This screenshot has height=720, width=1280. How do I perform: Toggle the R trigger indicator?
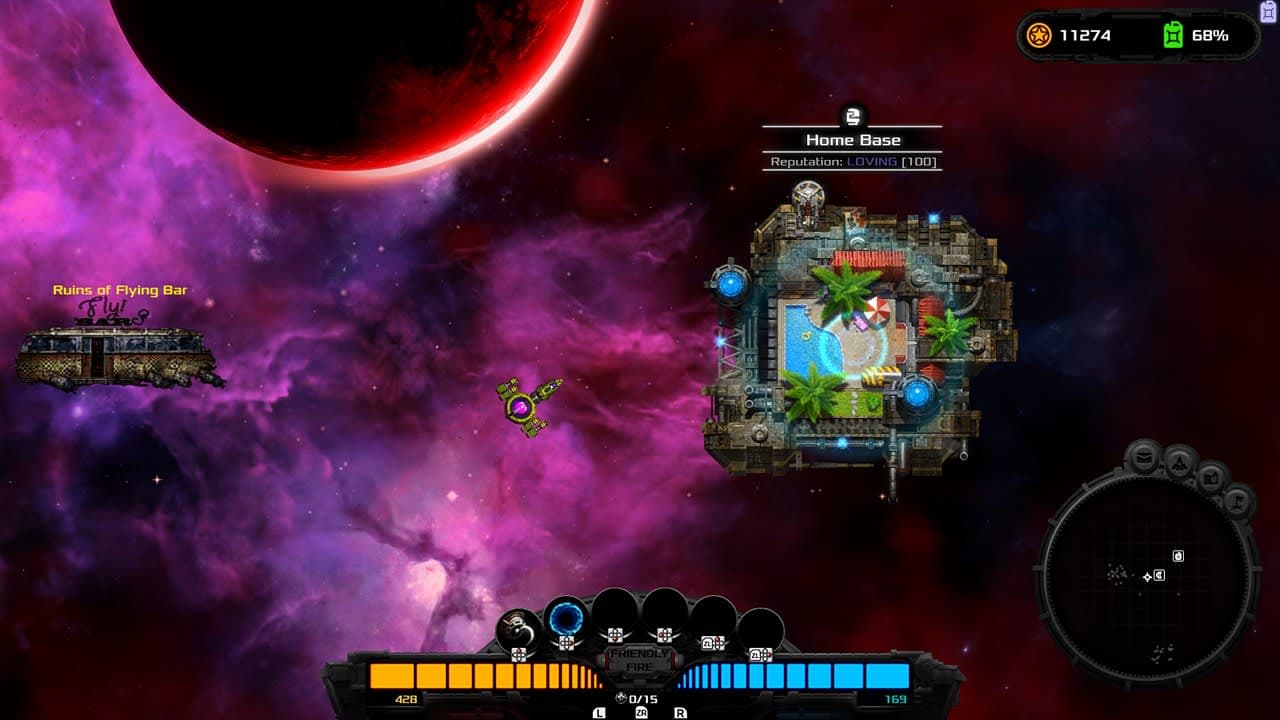tap(679, 712)
